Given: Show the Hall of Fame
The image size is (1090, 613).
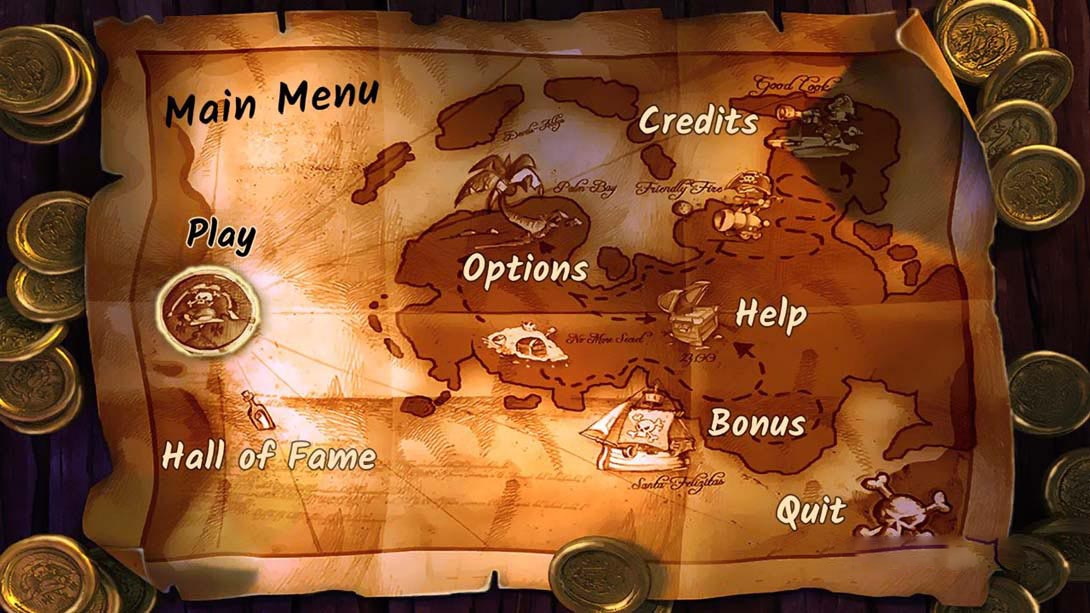Looking at the screenshot, I should [x=269, y=457].
